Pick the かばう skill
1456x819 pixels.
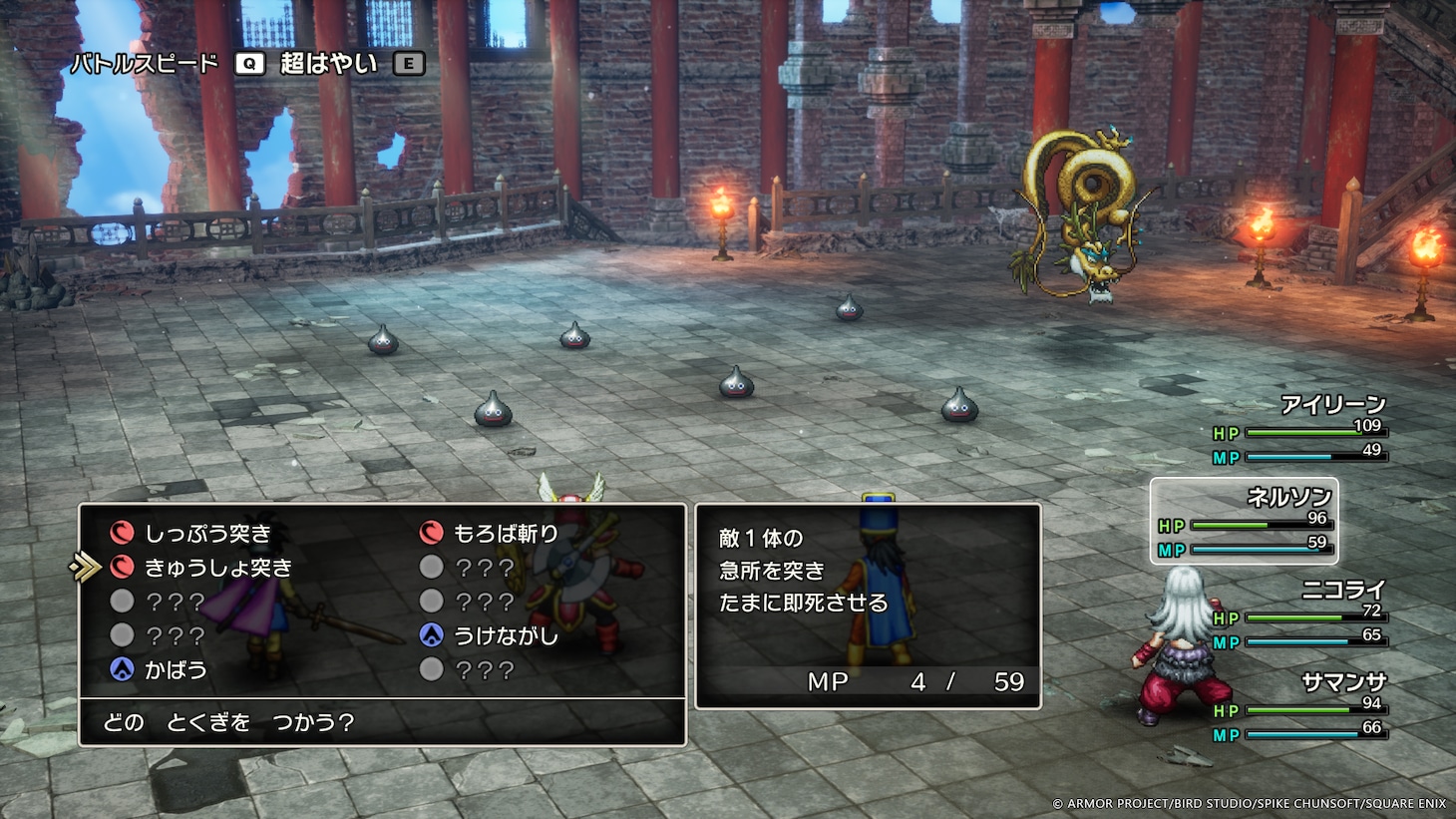click(176, 669)
